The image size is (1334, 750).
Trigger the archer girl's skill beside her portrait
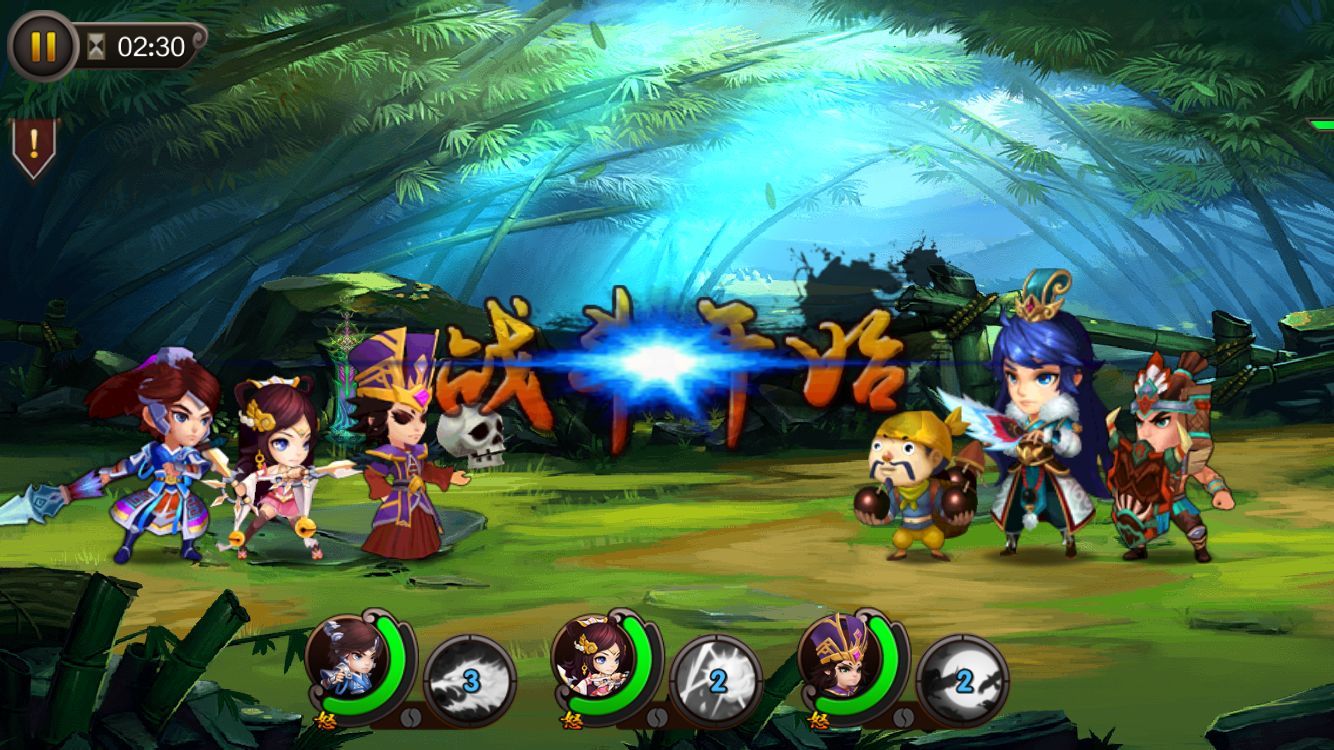tap(716, 681)
